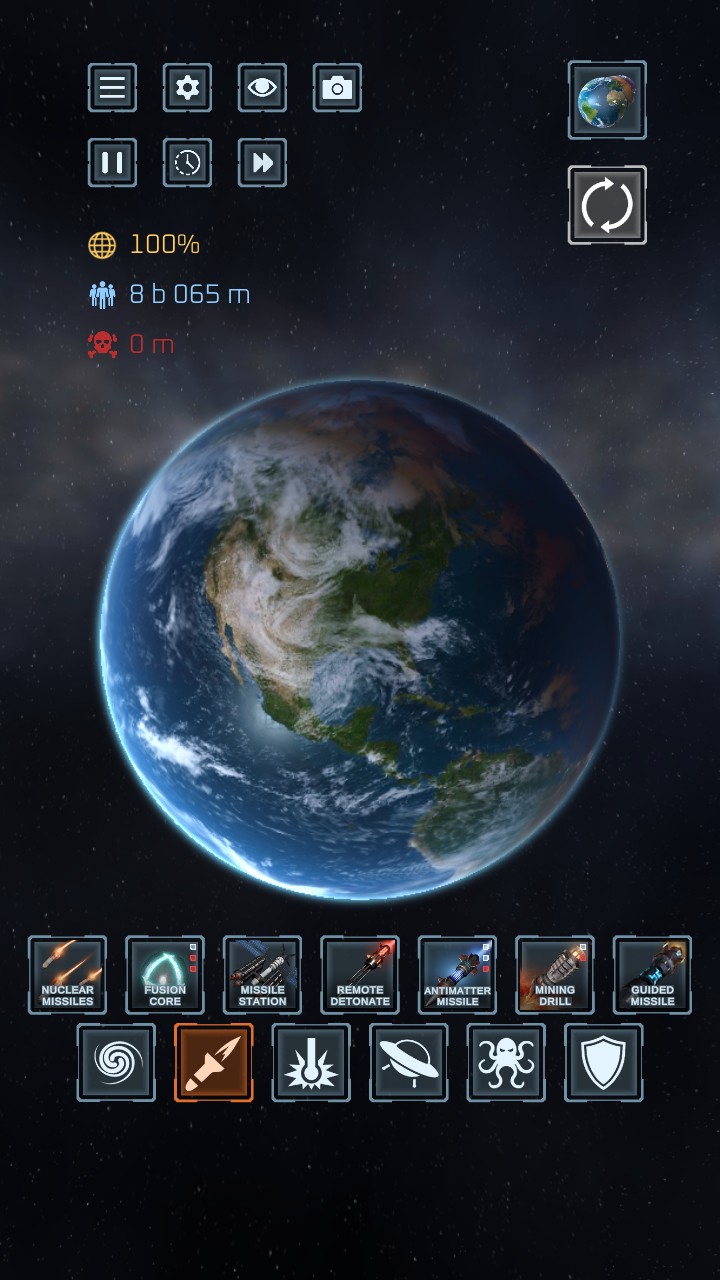Open the gear settings

(x=187, y=88)
